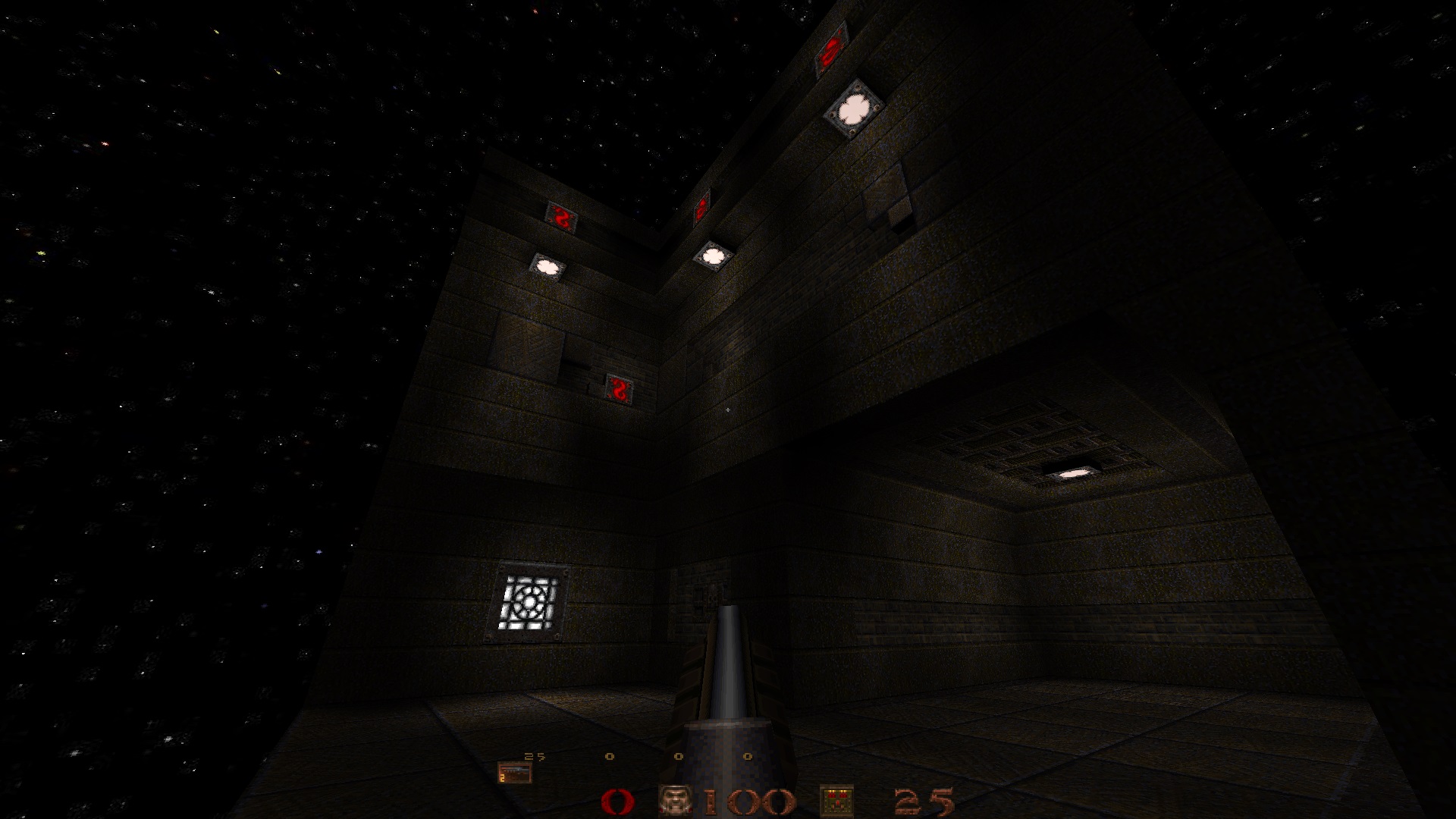Select the shotgun weapon slot
The image size is (1456, 819).
pos(514,772)
